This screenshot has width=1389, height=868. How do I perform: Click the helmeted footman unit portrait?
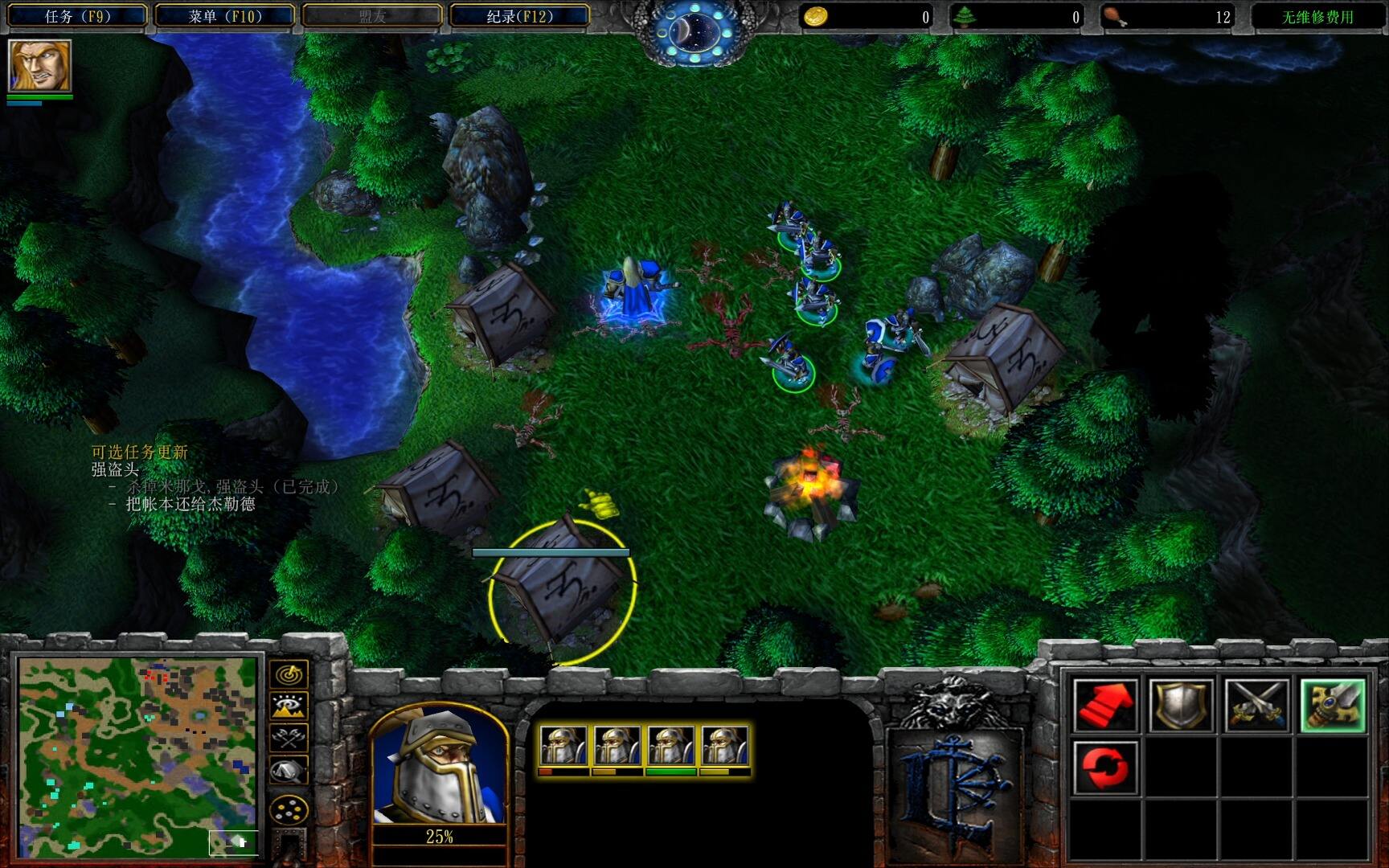[439, 766]
